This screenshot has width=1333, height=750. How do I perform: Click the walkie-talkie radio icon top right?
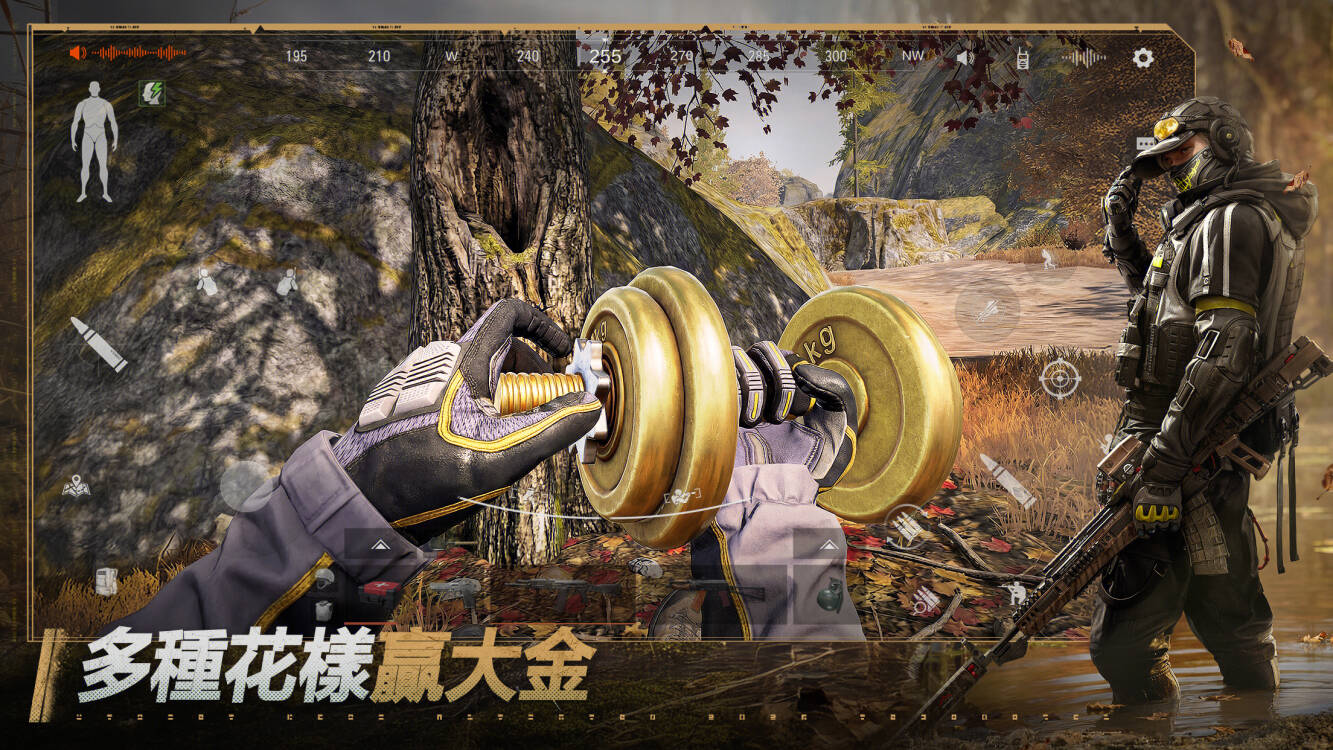point(1023,58)
